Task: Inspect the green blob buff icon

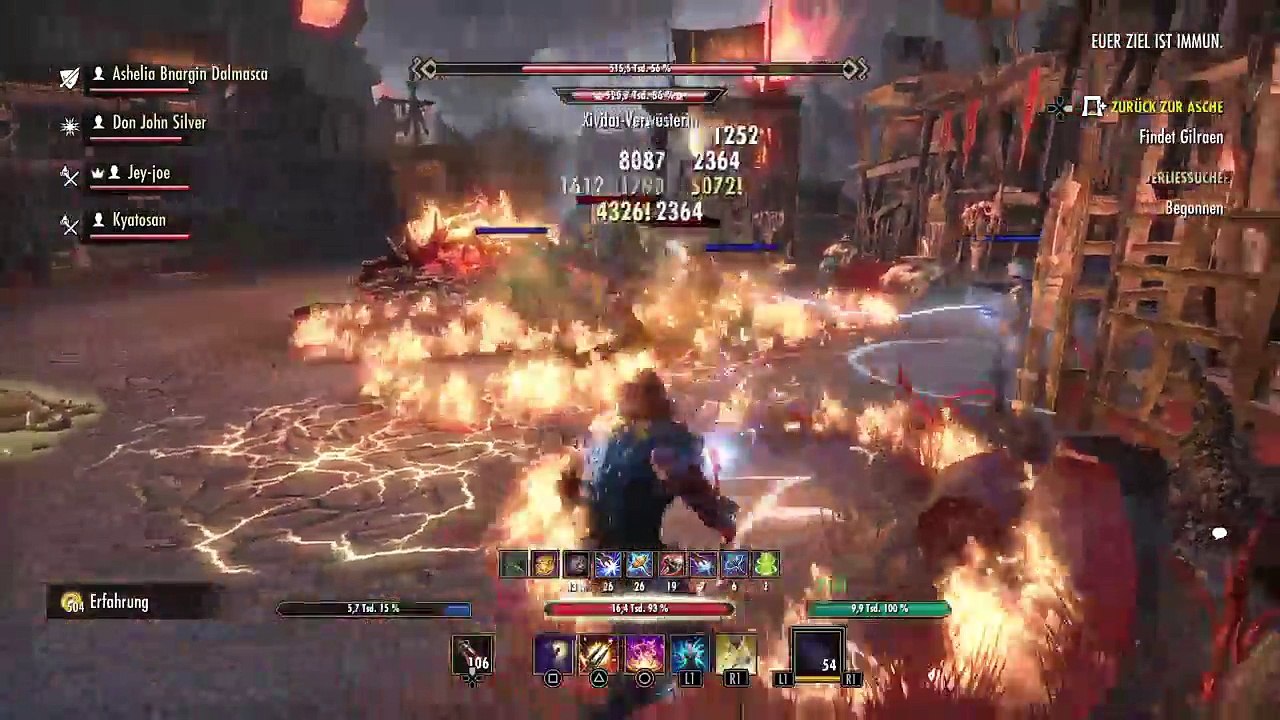Action: 766,565
